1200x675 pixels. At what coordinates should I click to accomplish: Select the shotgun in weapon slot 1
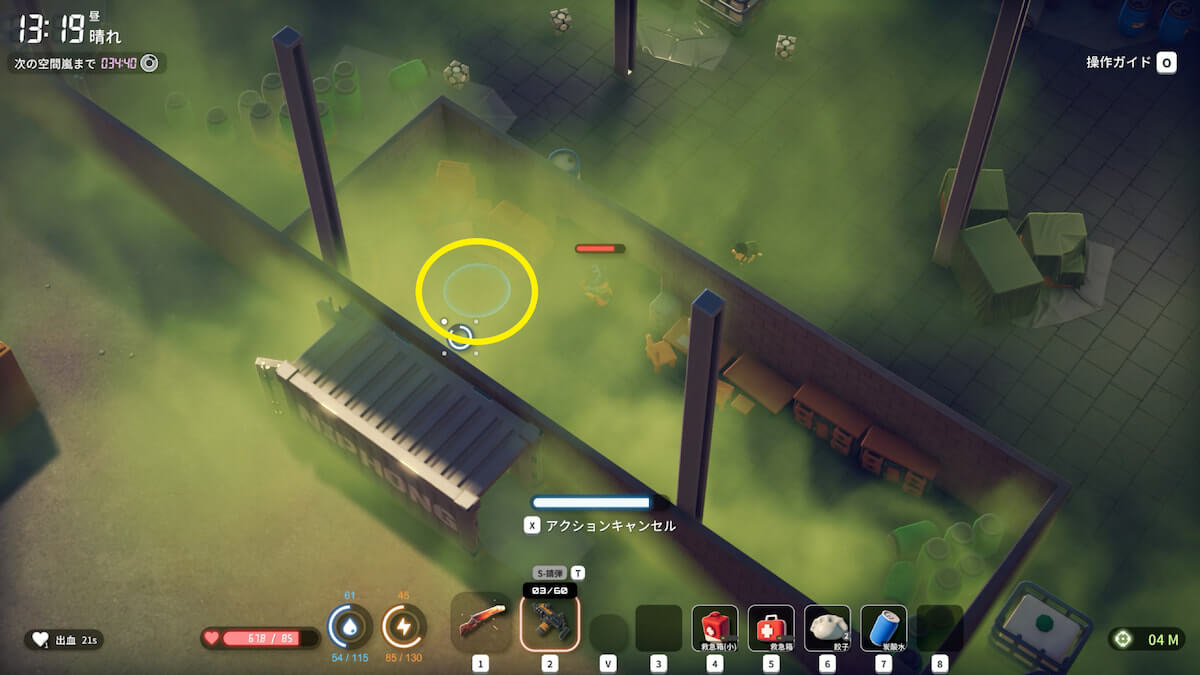pyautogui.click(x=481, y=623)
